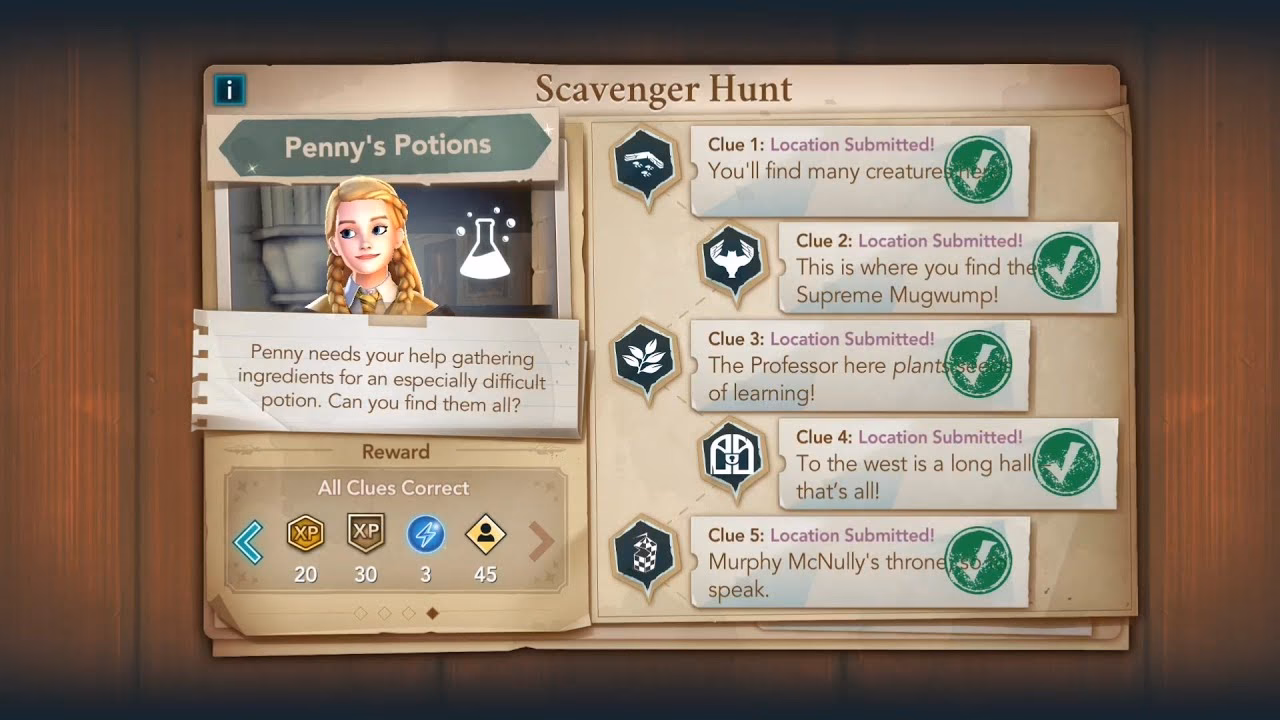
Task: Click the friendship reward icon showing 45
Action: pyautogui.click(x=484, y=536)
